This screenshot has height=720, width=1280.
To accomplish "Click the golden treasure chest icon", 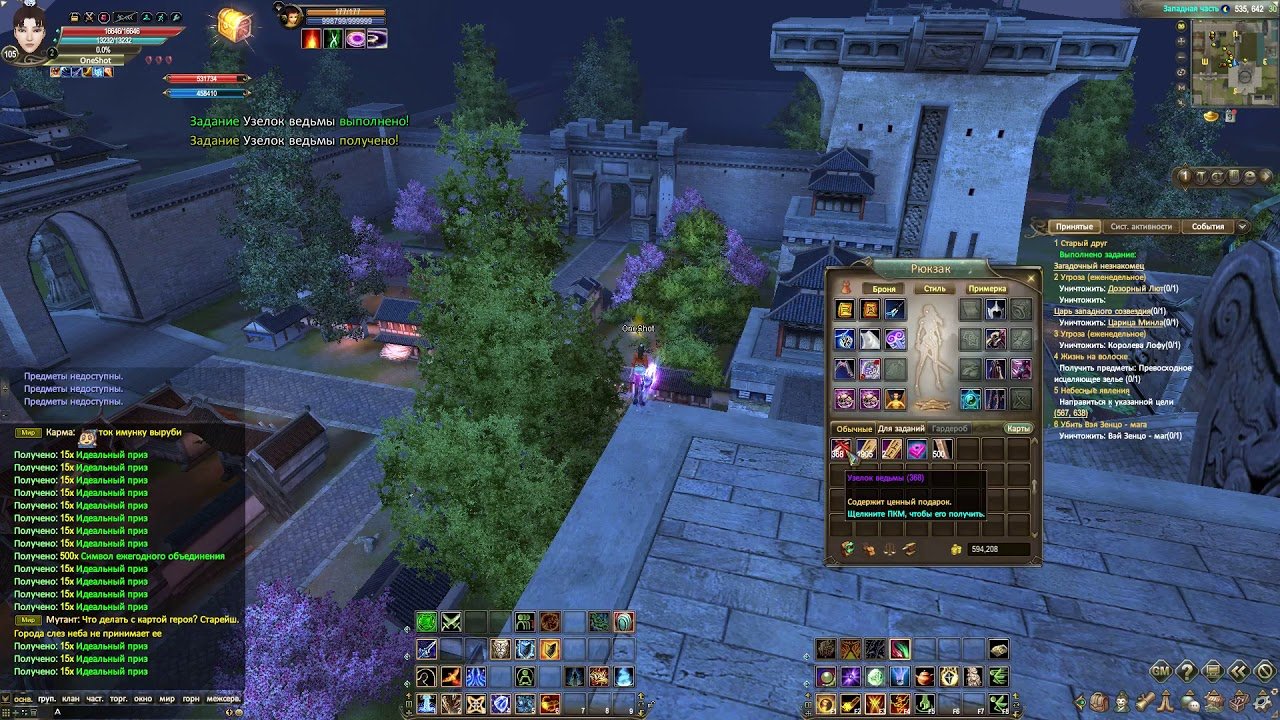I will point(233,26).
